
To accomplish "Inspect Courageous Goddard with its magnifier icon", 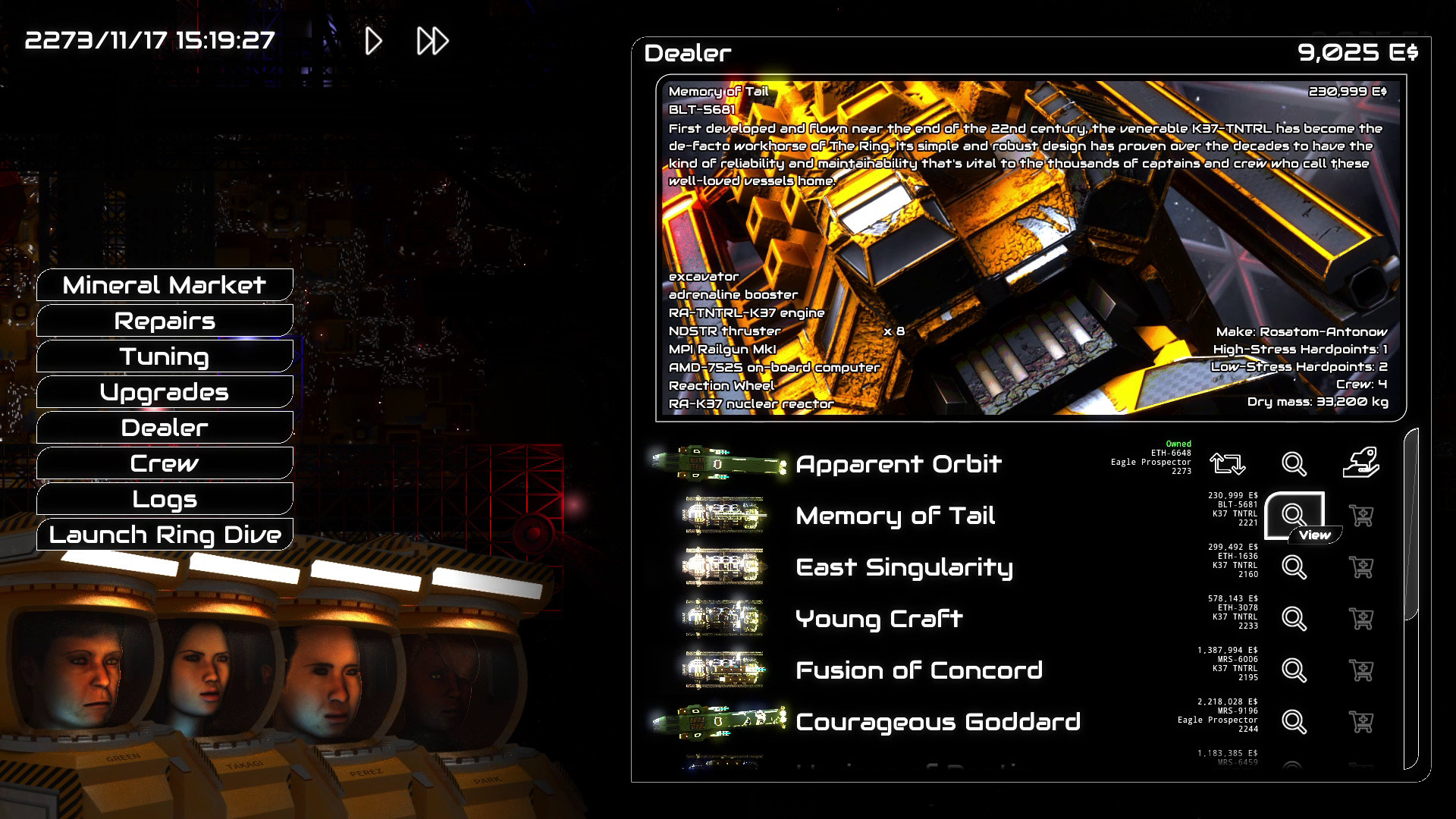I will point(1294,721).
